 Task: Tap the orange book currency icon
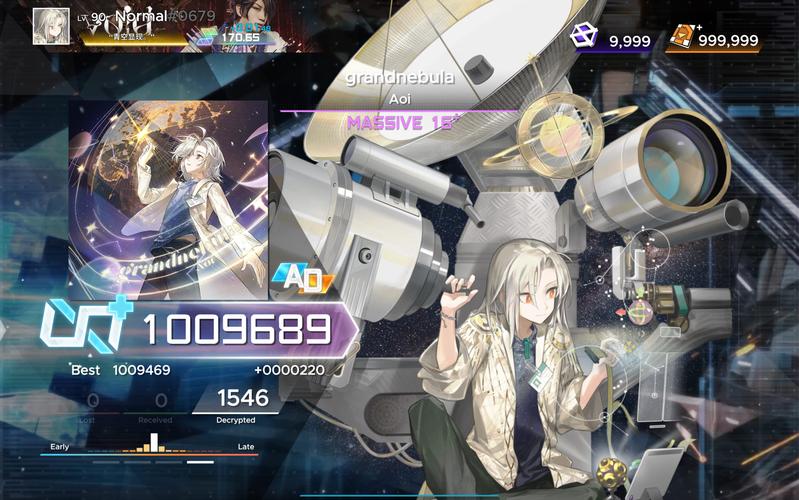pos(683,37)
